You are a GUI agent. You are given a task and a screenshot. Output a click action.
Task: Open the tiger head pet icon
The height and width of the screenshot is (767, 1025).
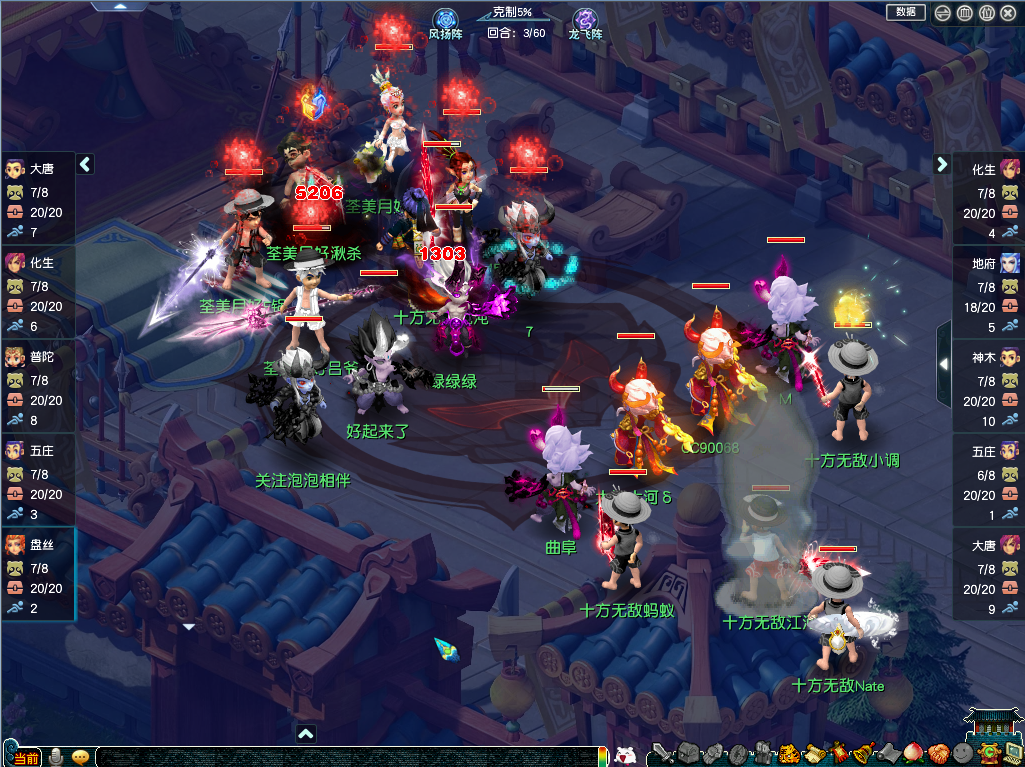[x=789, y=753]
